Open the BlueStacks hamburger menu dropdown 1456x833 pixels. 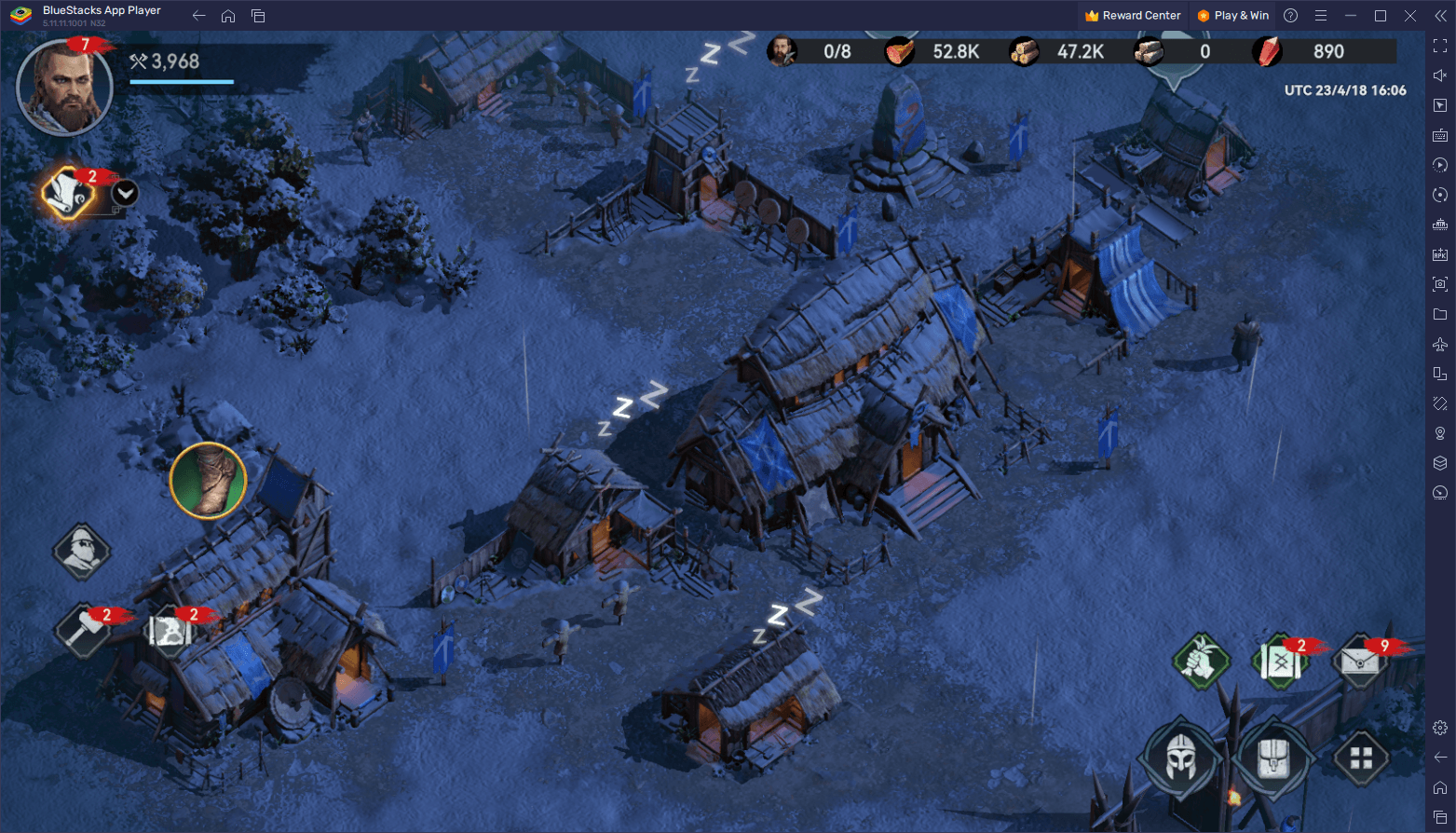coord(1321,15)
